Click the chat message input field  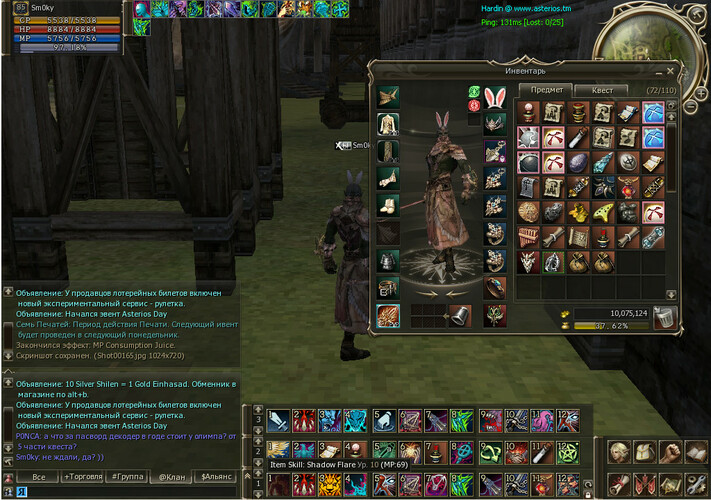tap(120, 492)
